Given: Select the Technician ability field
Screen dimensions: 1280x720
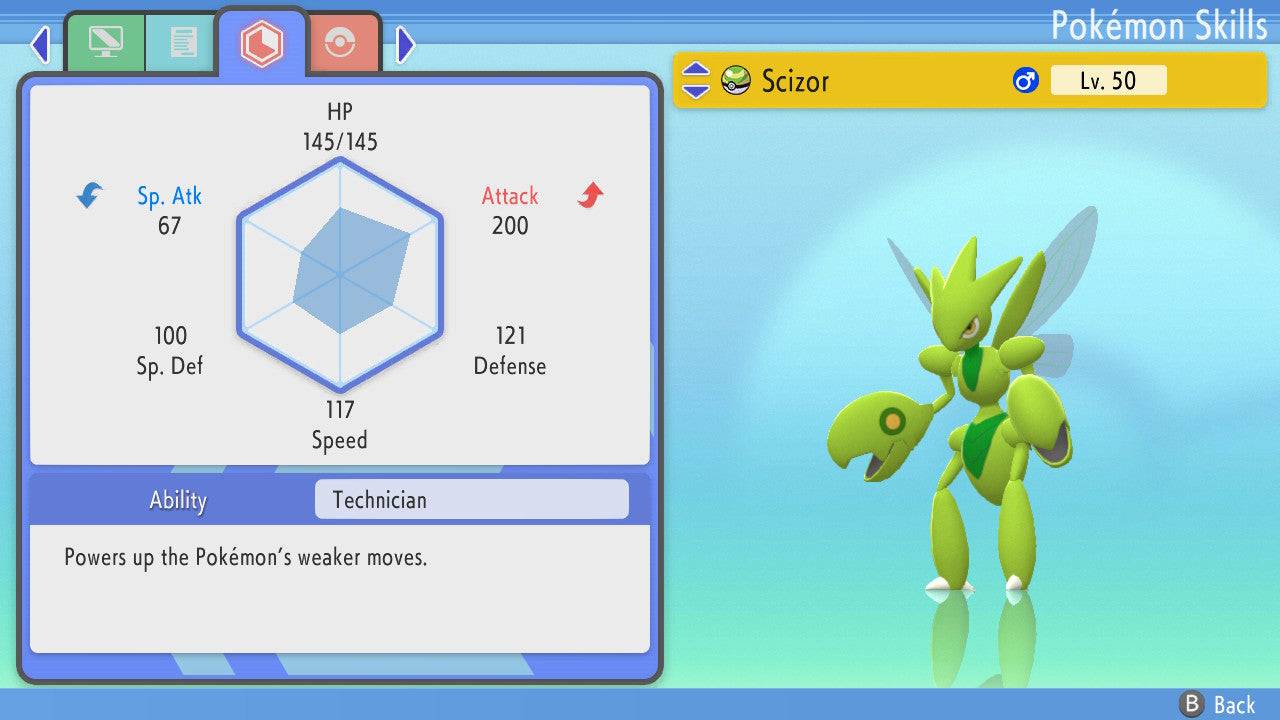Looking at the screenshot, I should 471,500.
